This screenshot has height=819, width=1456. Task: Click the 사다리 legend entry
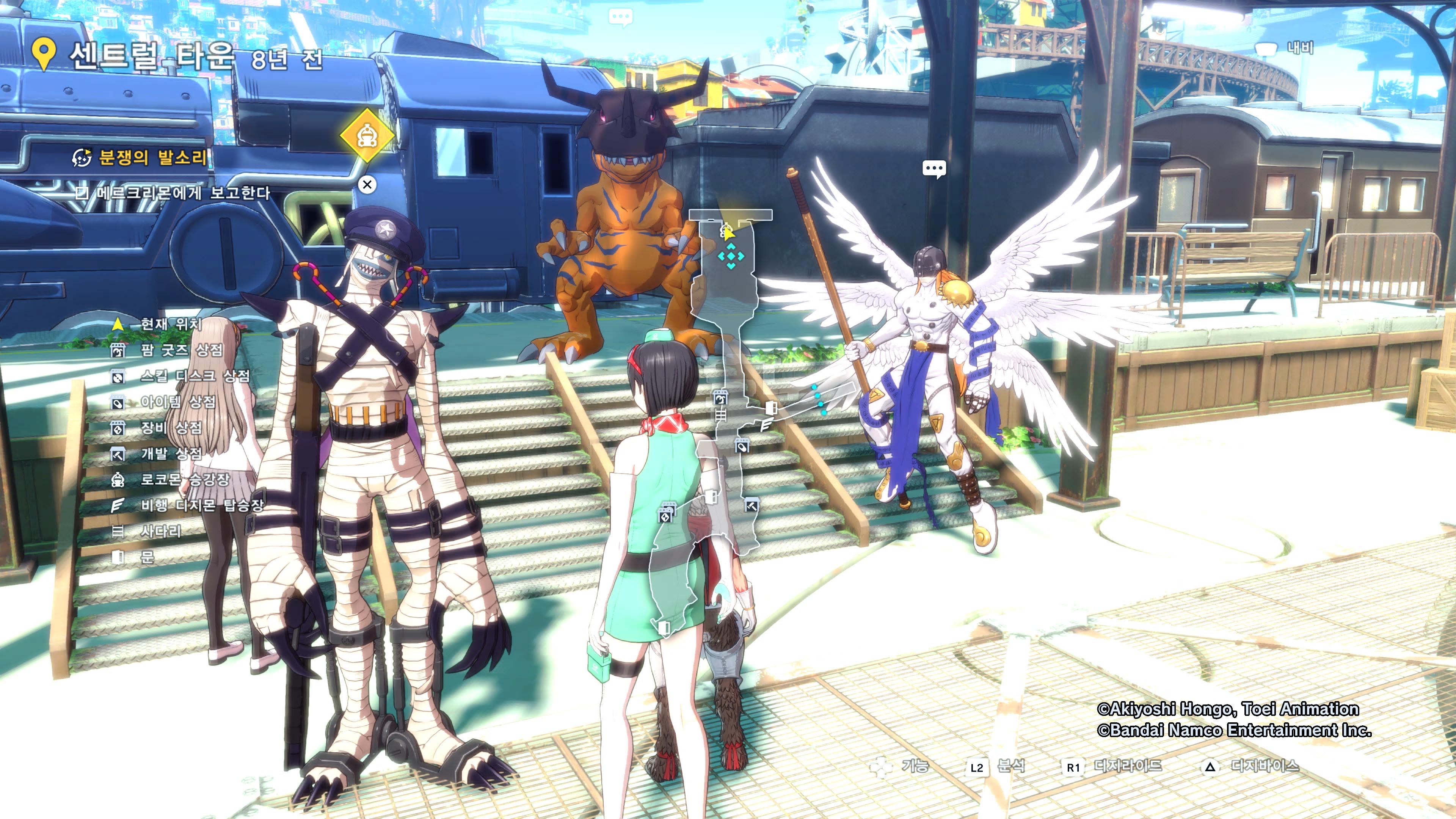pos(160,531)
